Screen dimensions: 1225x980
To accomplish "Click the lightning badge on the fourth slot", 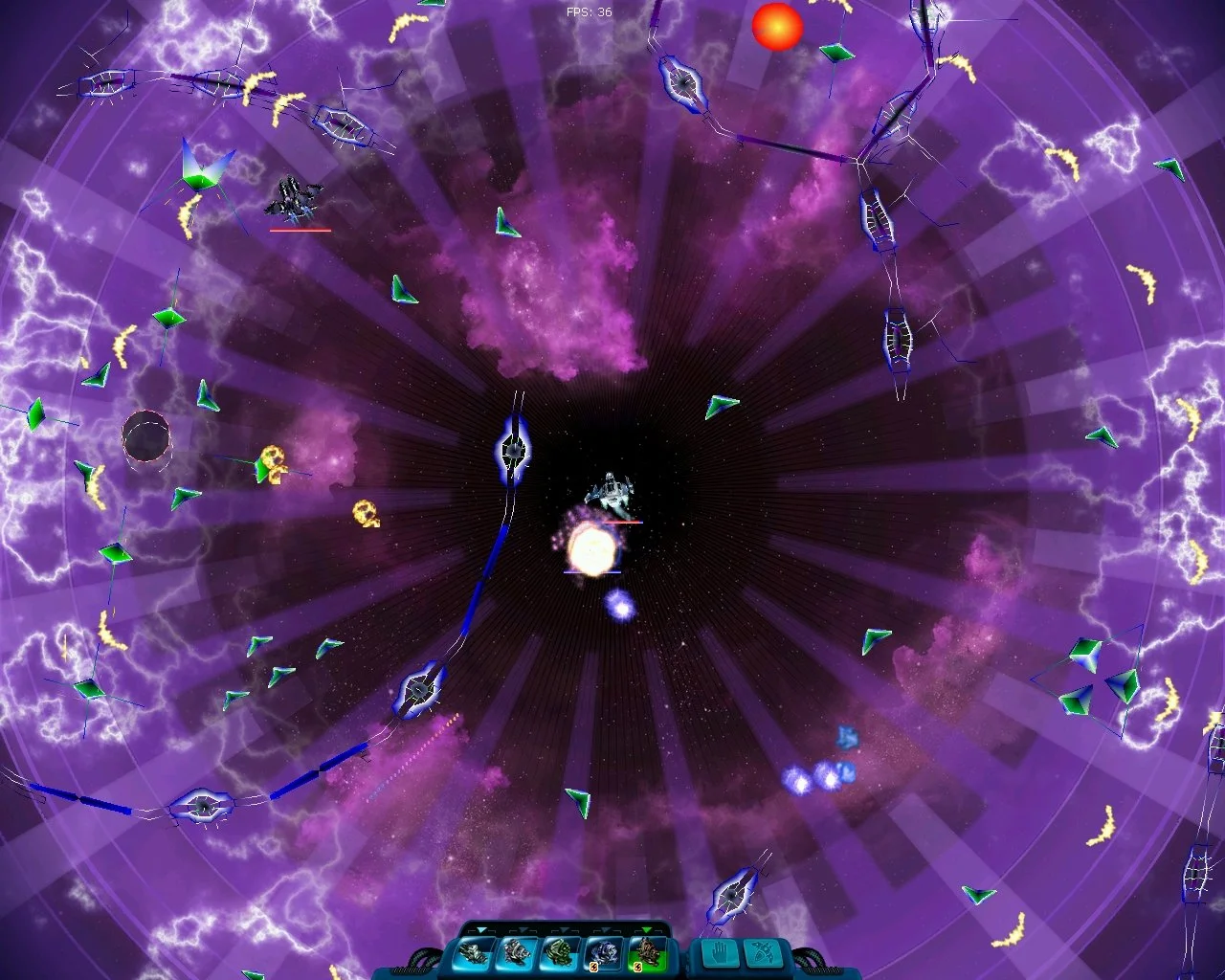I will [593, 968].
